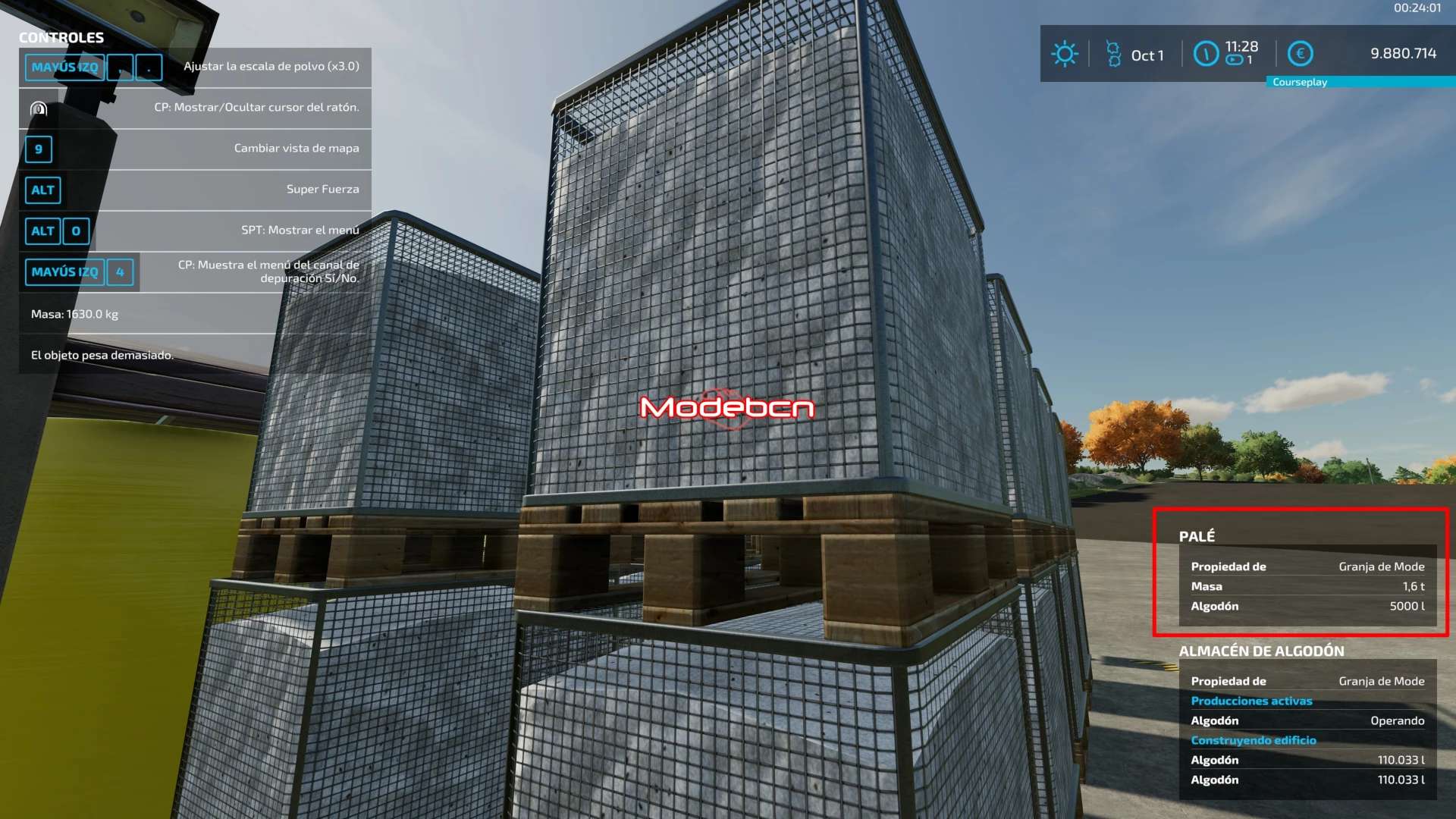Click the euro money icon
The image size is (1456, 819).
coord(1301,54)
